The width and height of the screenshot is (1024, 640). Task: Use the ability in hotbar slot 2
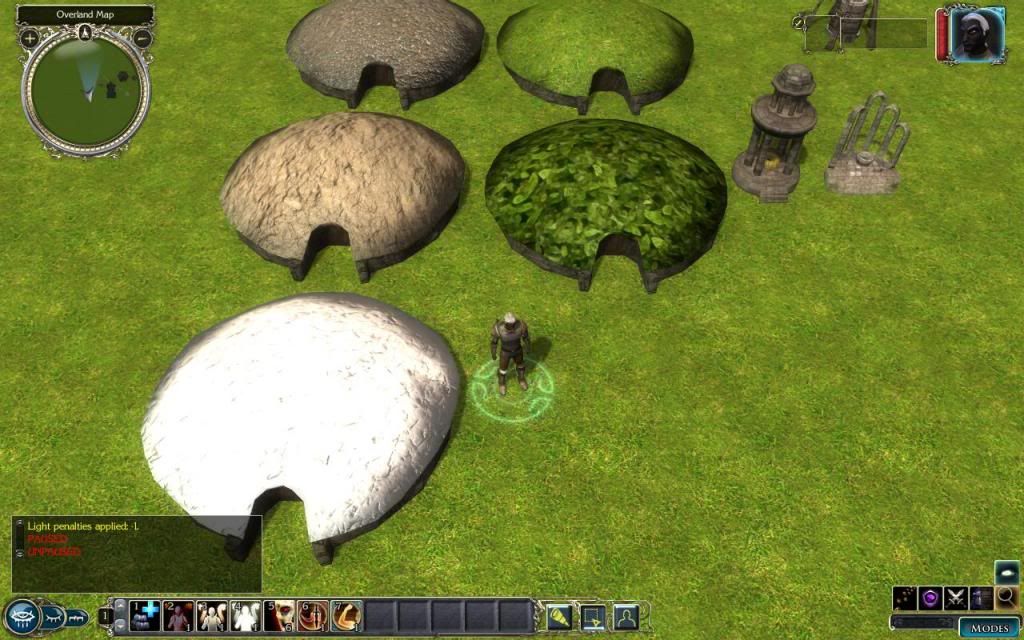[179, 616]
